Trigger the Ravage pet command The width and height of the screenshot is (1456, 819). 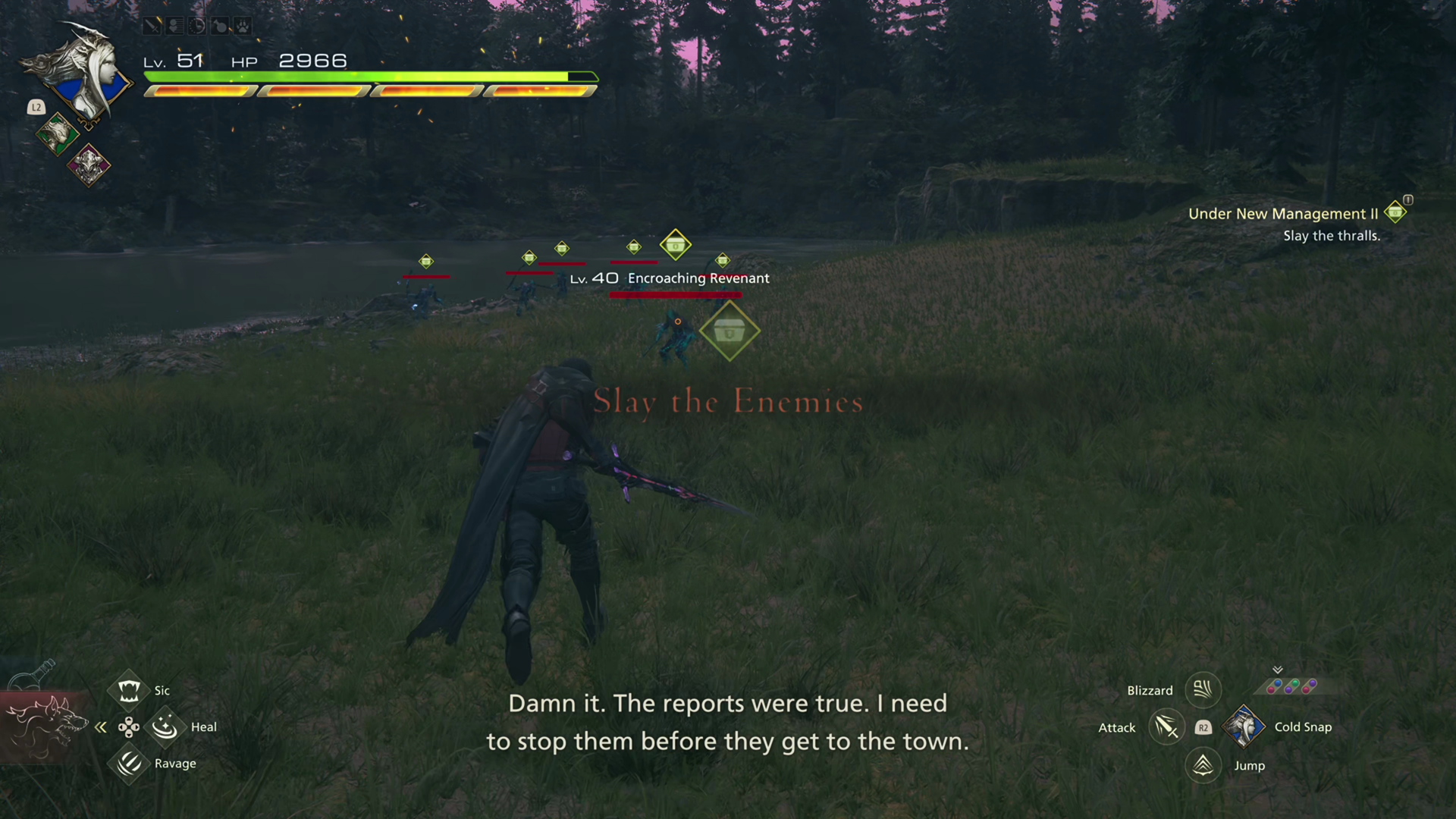pyautogui.click(x=128, y=763)
